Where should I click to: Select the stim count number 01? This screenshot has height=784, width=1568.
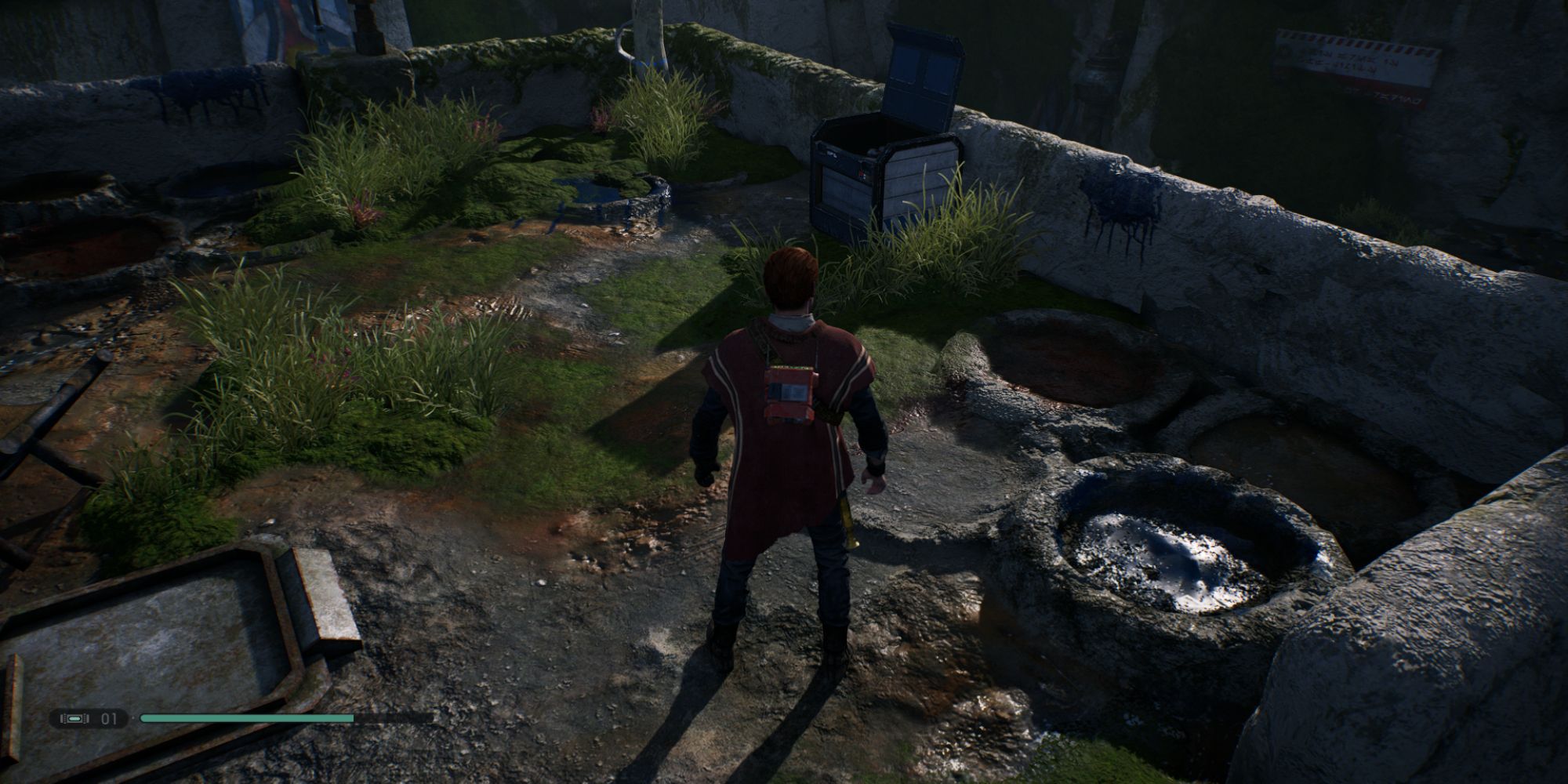point(108,717)
